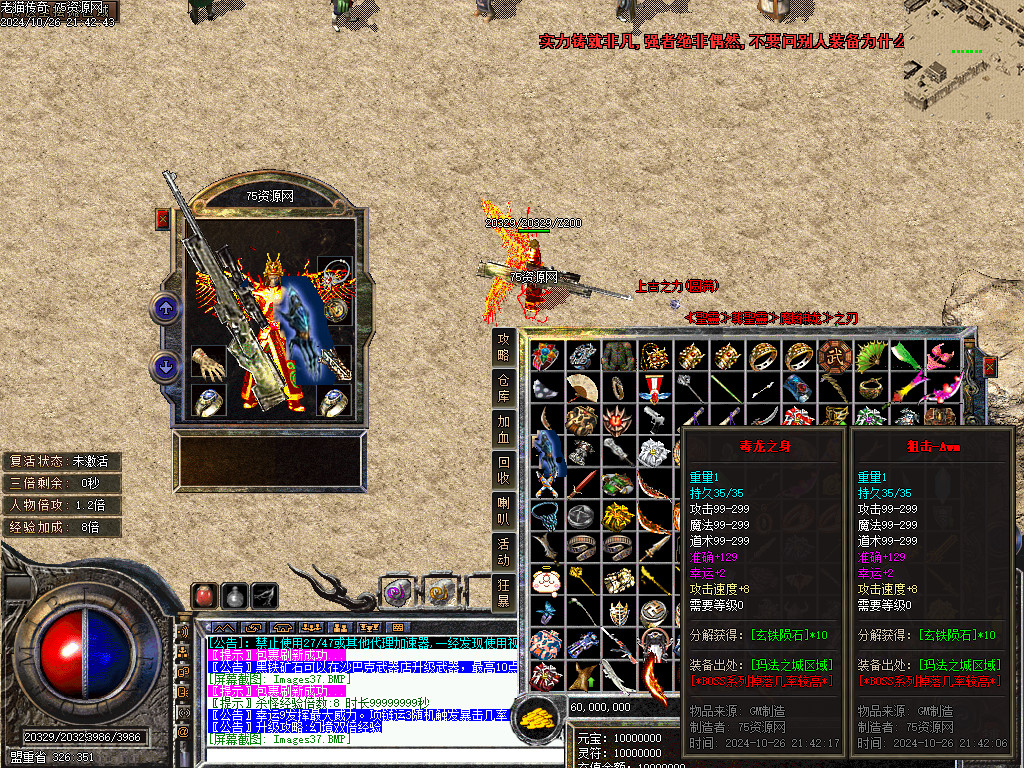Select the grey flask quick slot

tap(235, 595)
